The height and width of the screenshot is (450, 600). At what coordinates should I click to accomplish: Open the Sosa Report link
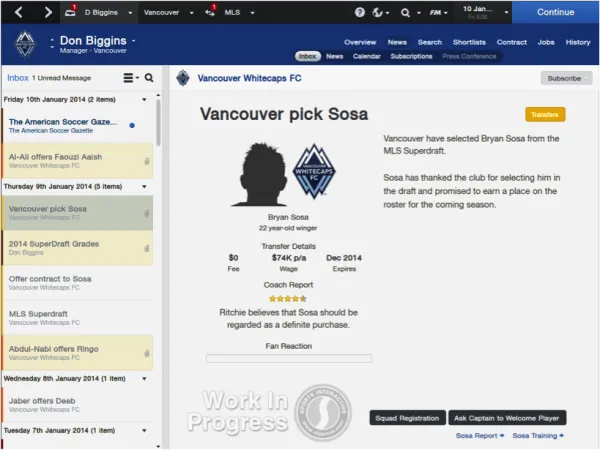(x=479, y=436)
